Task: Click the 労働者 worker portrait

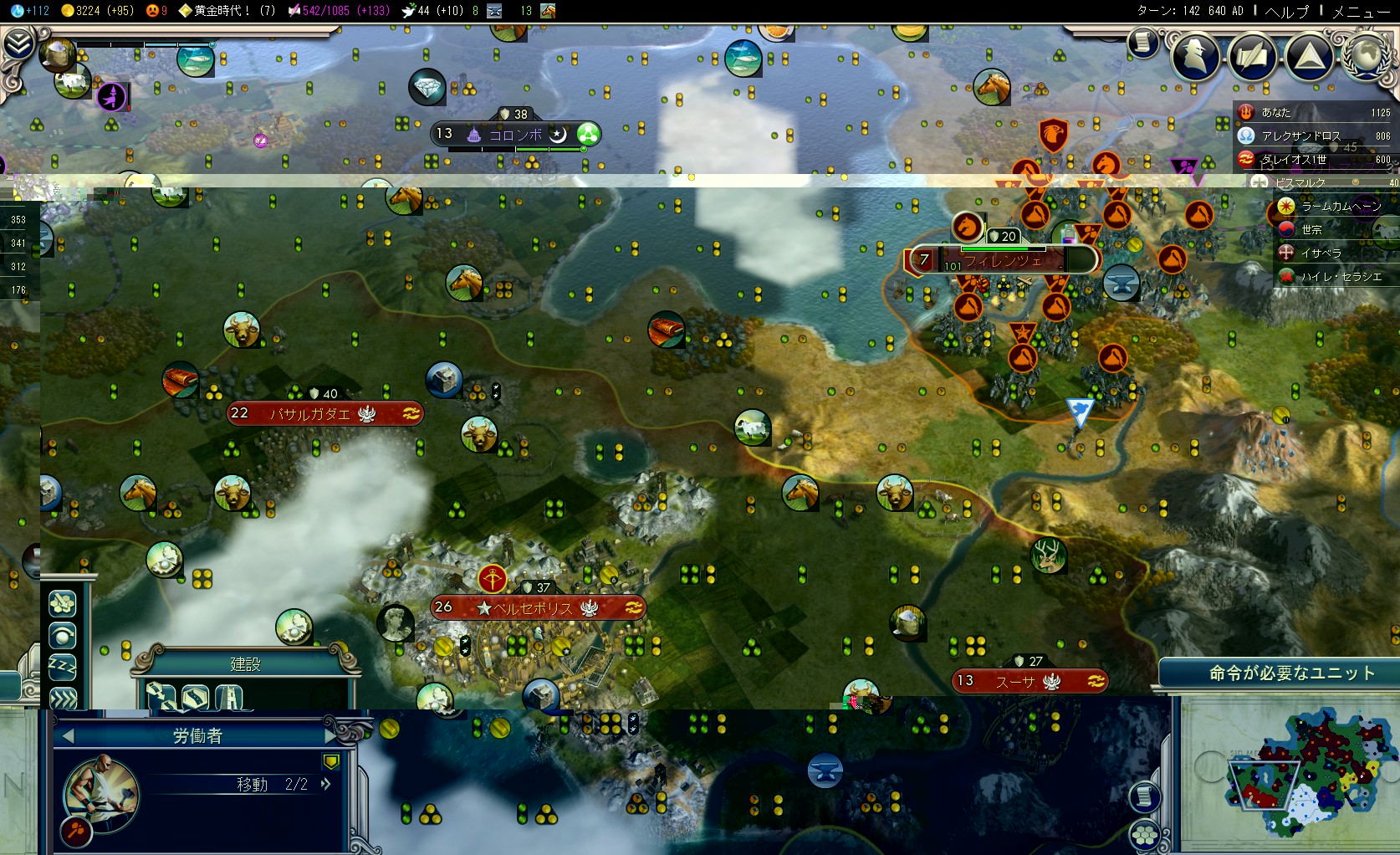Action: pos(102,791)
